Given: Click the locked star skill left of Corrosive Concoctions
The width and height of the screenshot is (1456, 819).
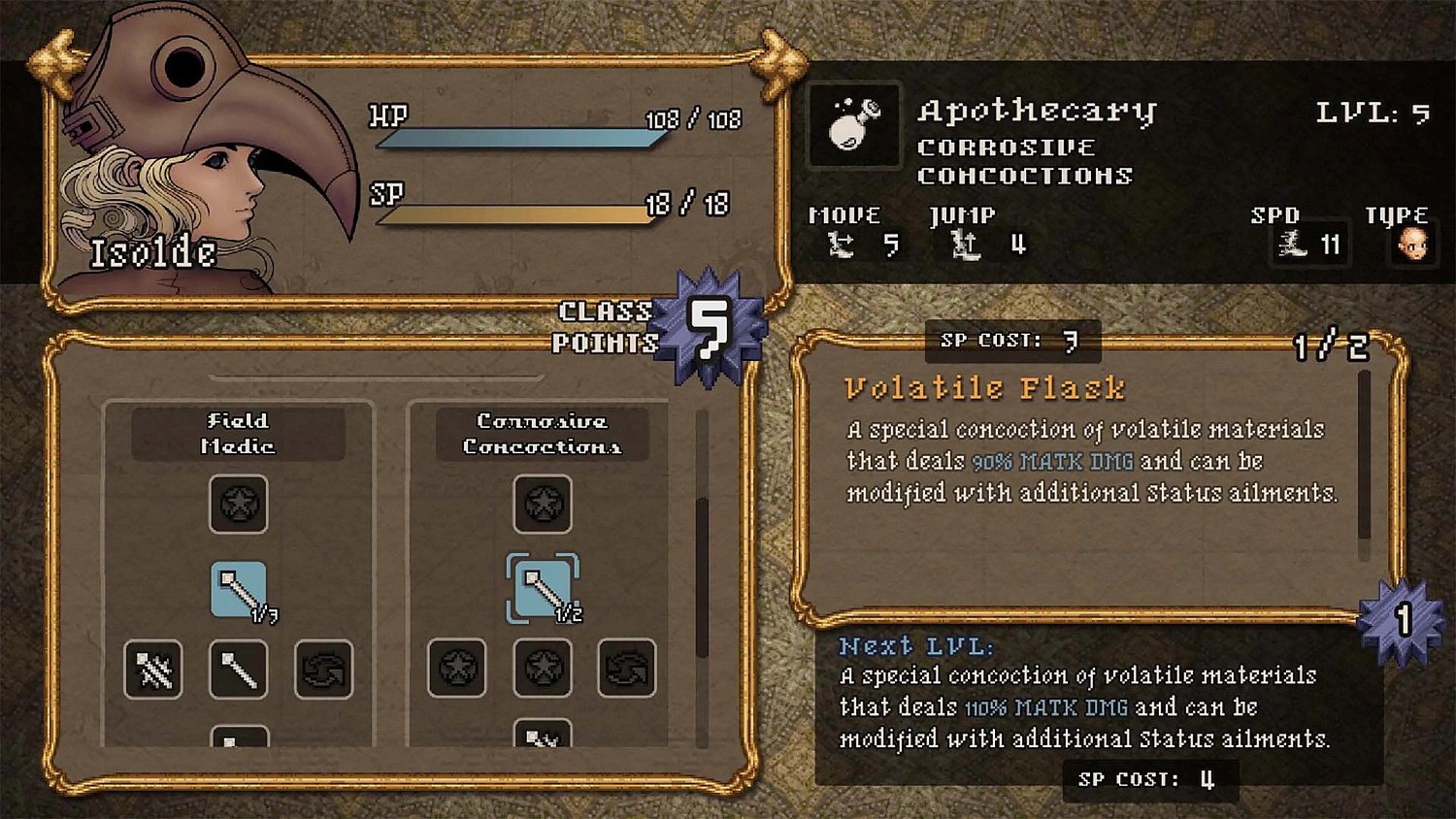Looking at the screenshot, I should click(456, 670).
